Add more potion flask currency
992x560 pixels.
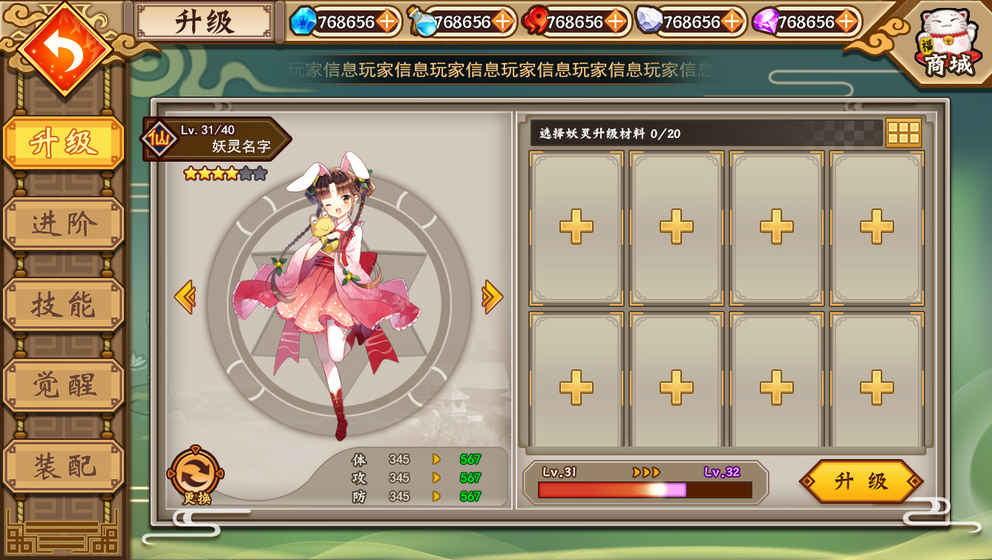point(503,21)
